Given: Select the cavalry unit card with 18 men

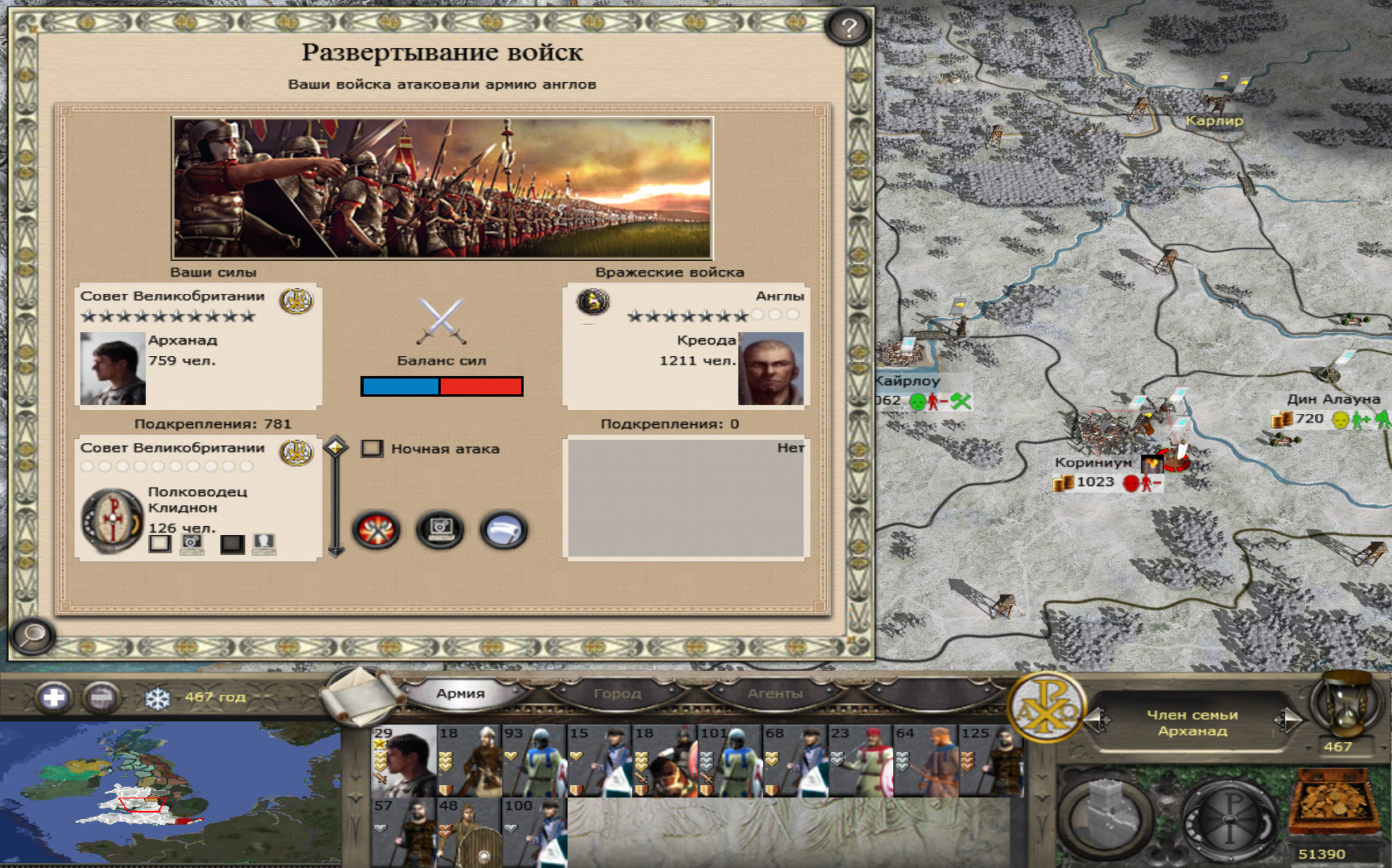Looking at the screenshot, I should click(665, 762).
